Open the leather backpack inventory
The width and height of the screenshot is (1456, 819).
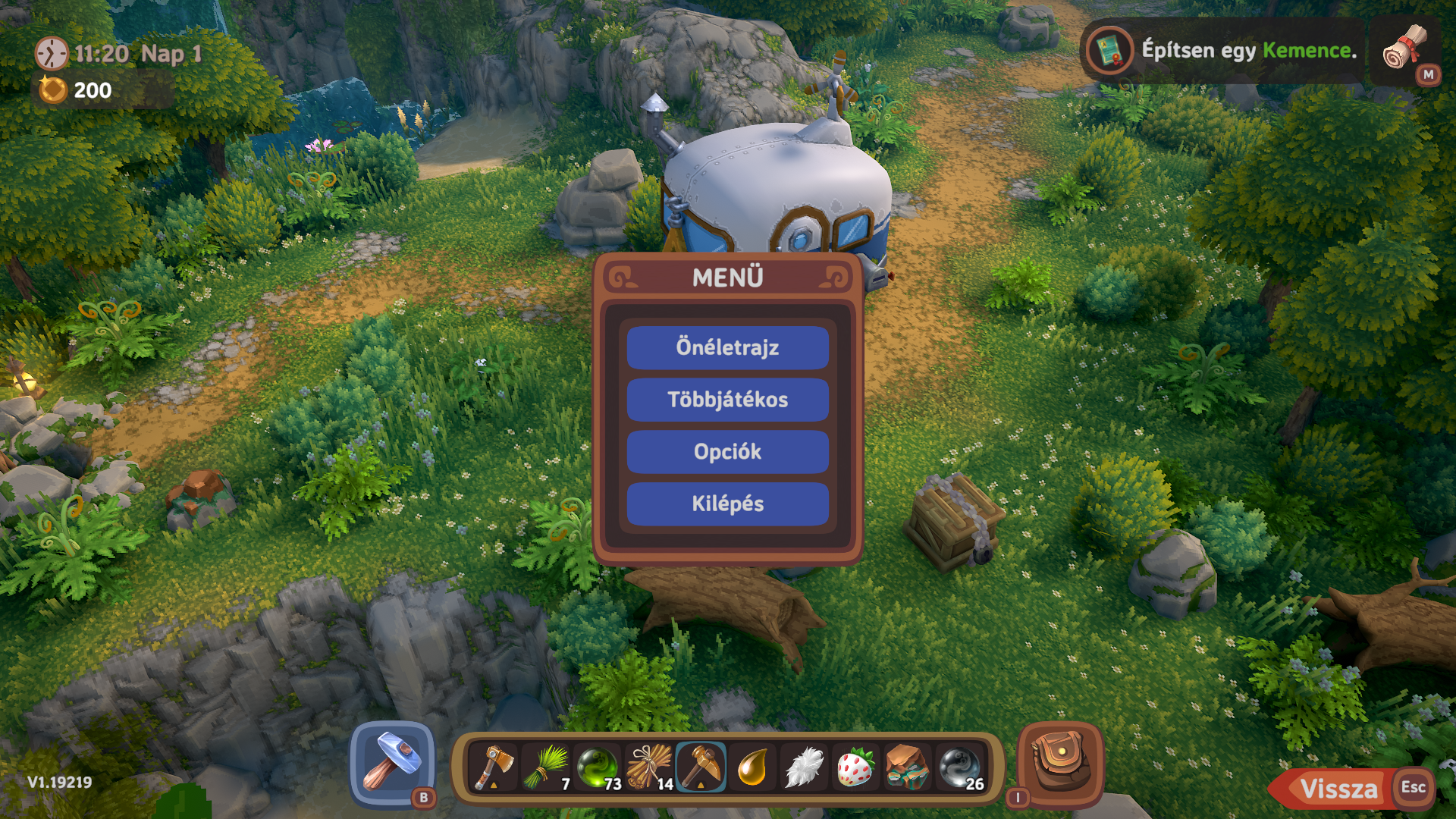(1059, 762)
